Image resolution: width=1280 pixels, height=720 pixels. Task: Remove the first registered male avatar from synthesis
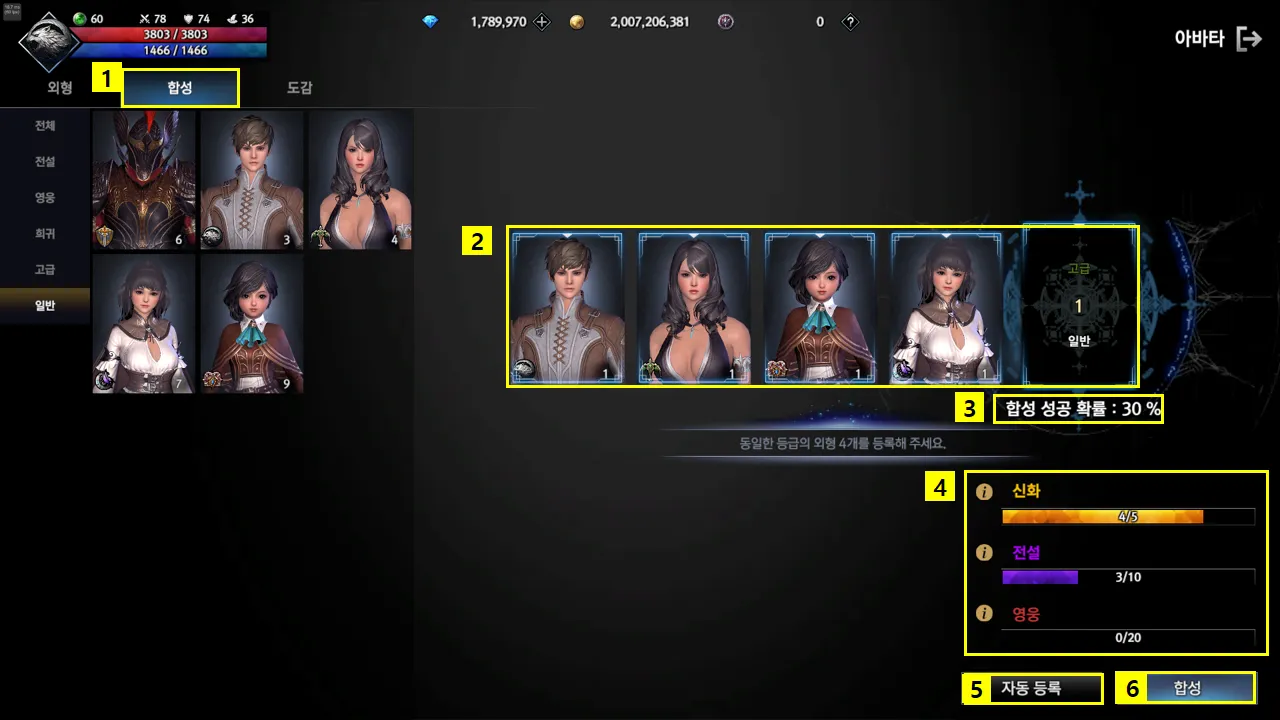pyautogui.click(x=567, y=307)
